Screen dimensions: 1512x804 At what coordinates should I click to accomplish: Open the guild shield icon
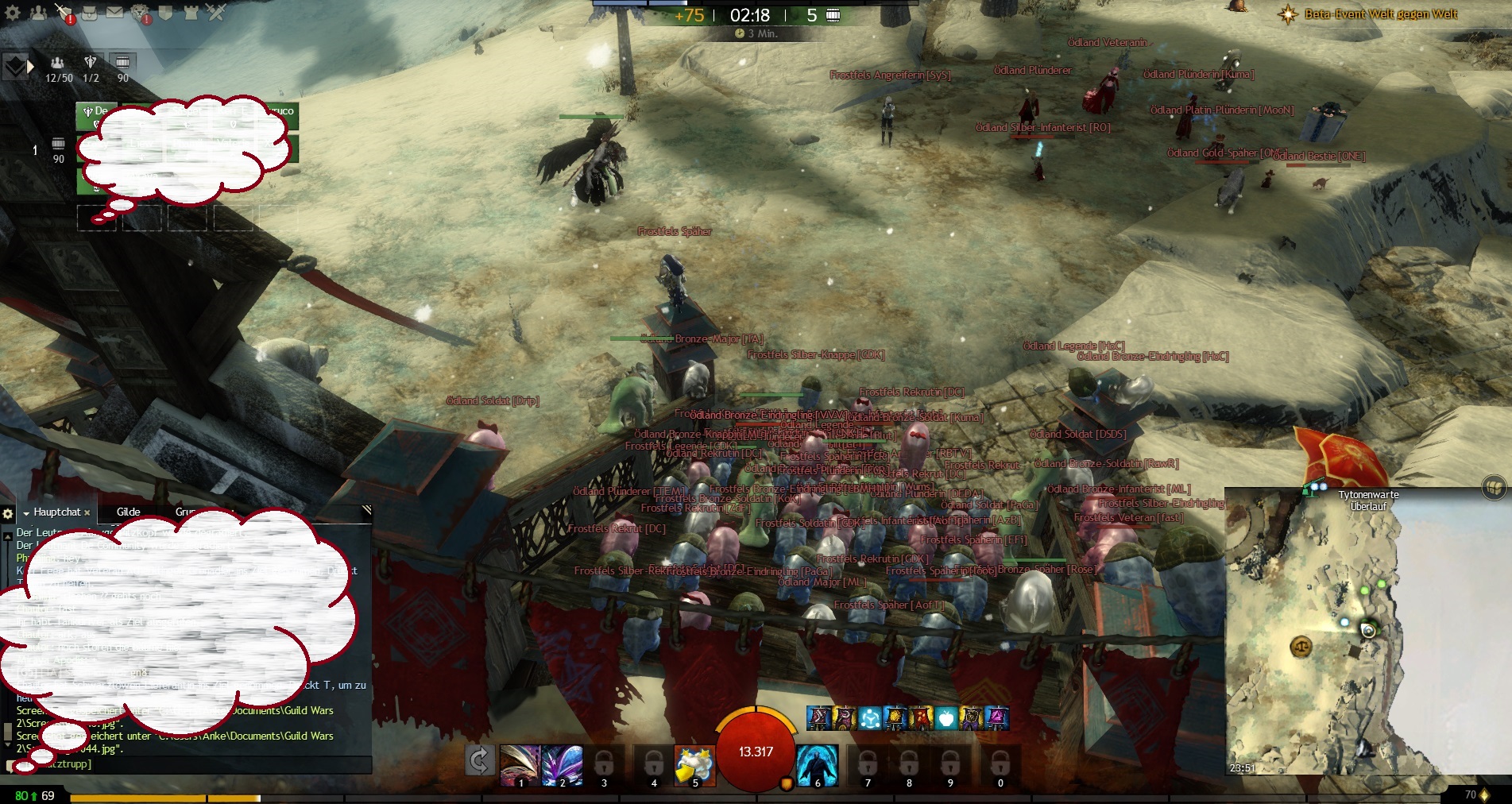[x=165, y=13]
